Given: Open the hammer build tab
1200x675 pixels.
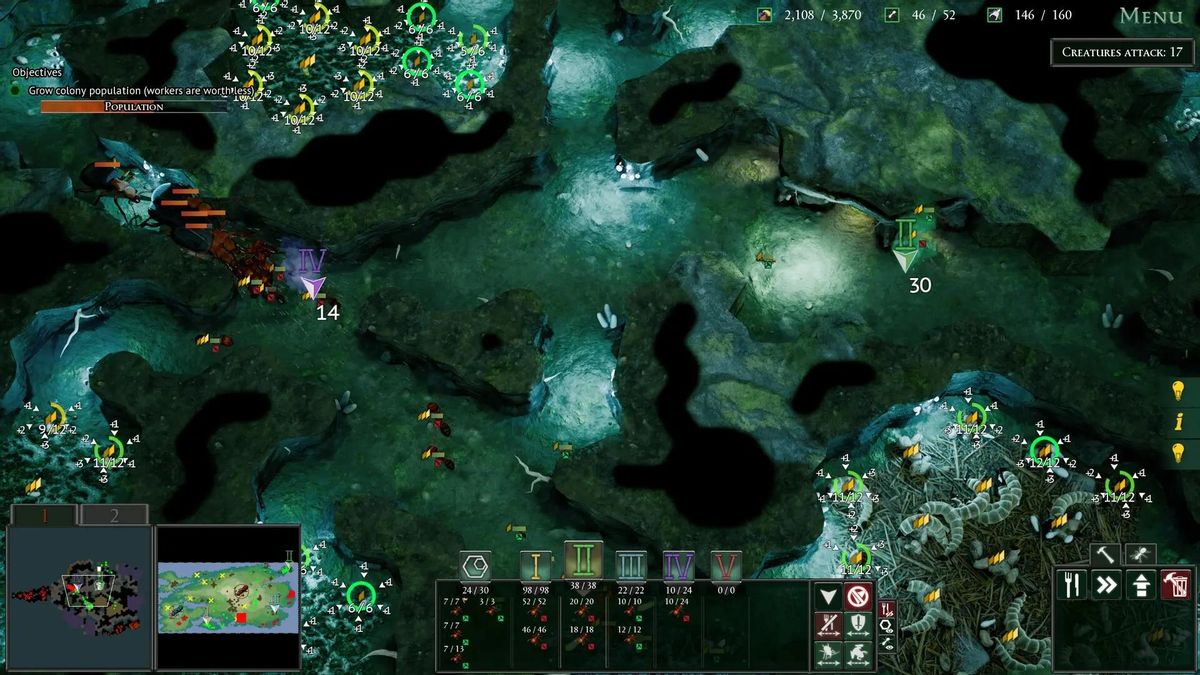Looking at the screenshot, I should (x=1105, y=553).
